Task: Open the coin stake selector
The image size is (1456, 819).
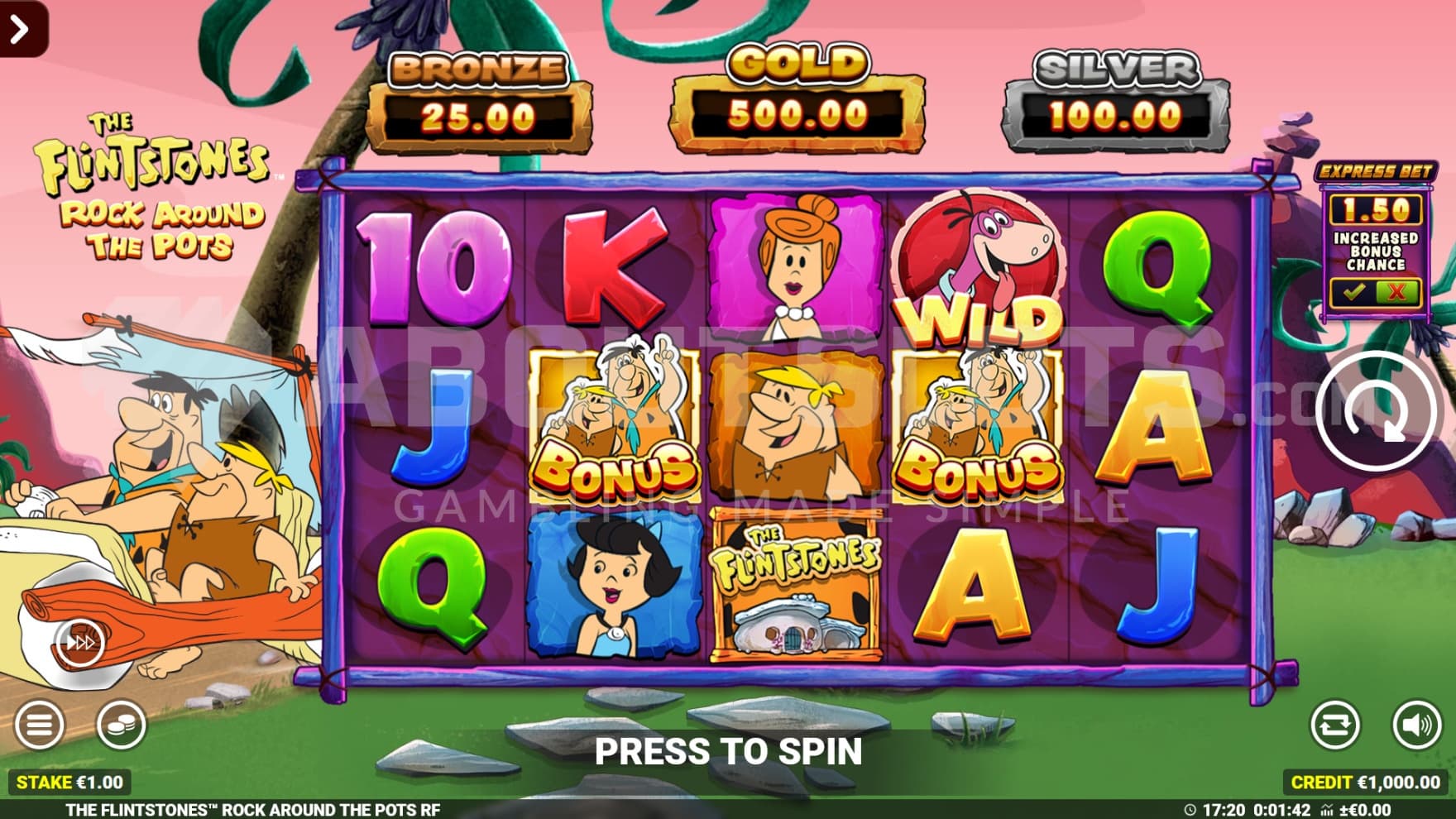Action: click(121, 726)
